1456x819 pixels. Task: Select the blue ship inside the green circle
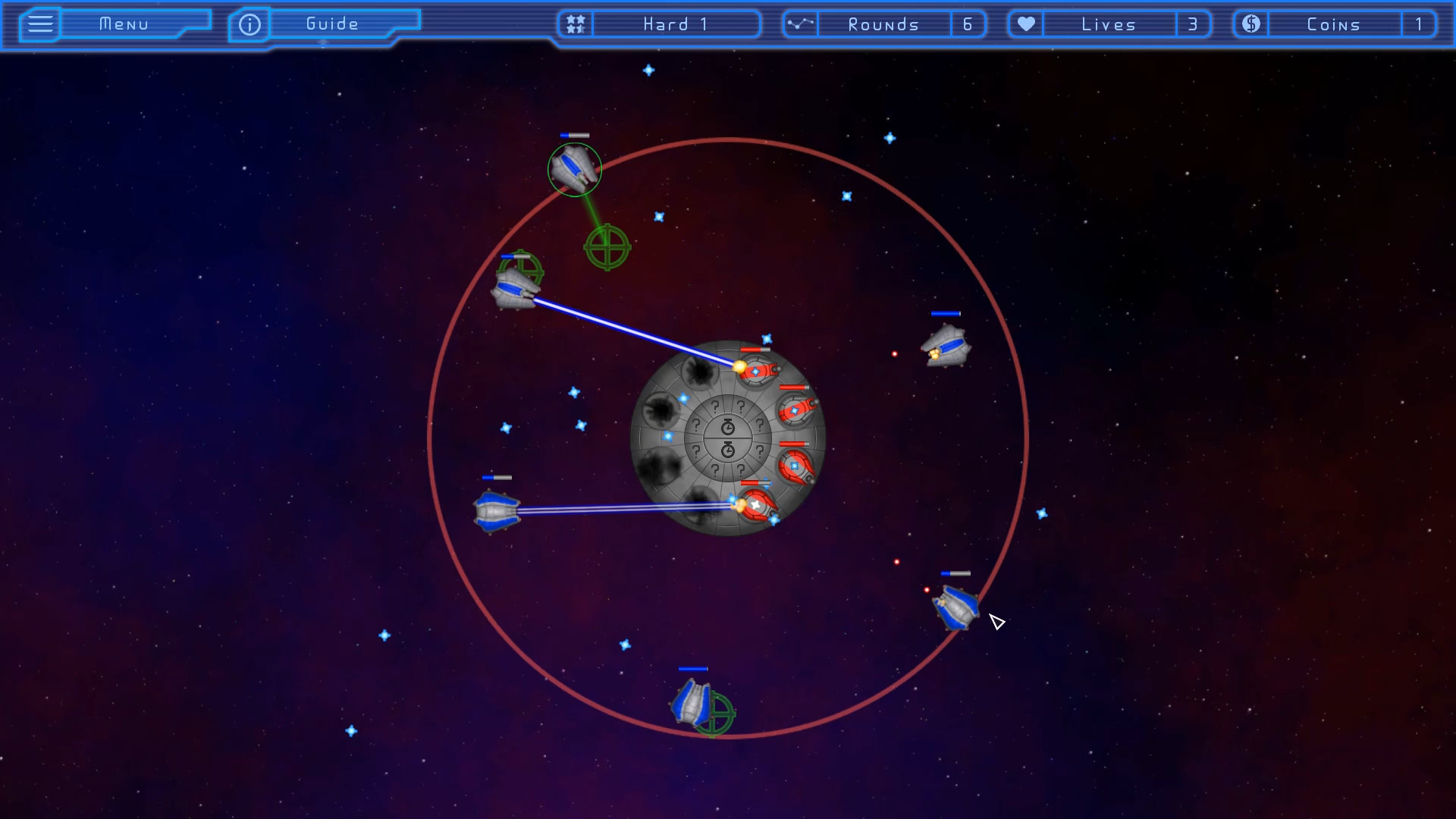[x=574, y=170]
